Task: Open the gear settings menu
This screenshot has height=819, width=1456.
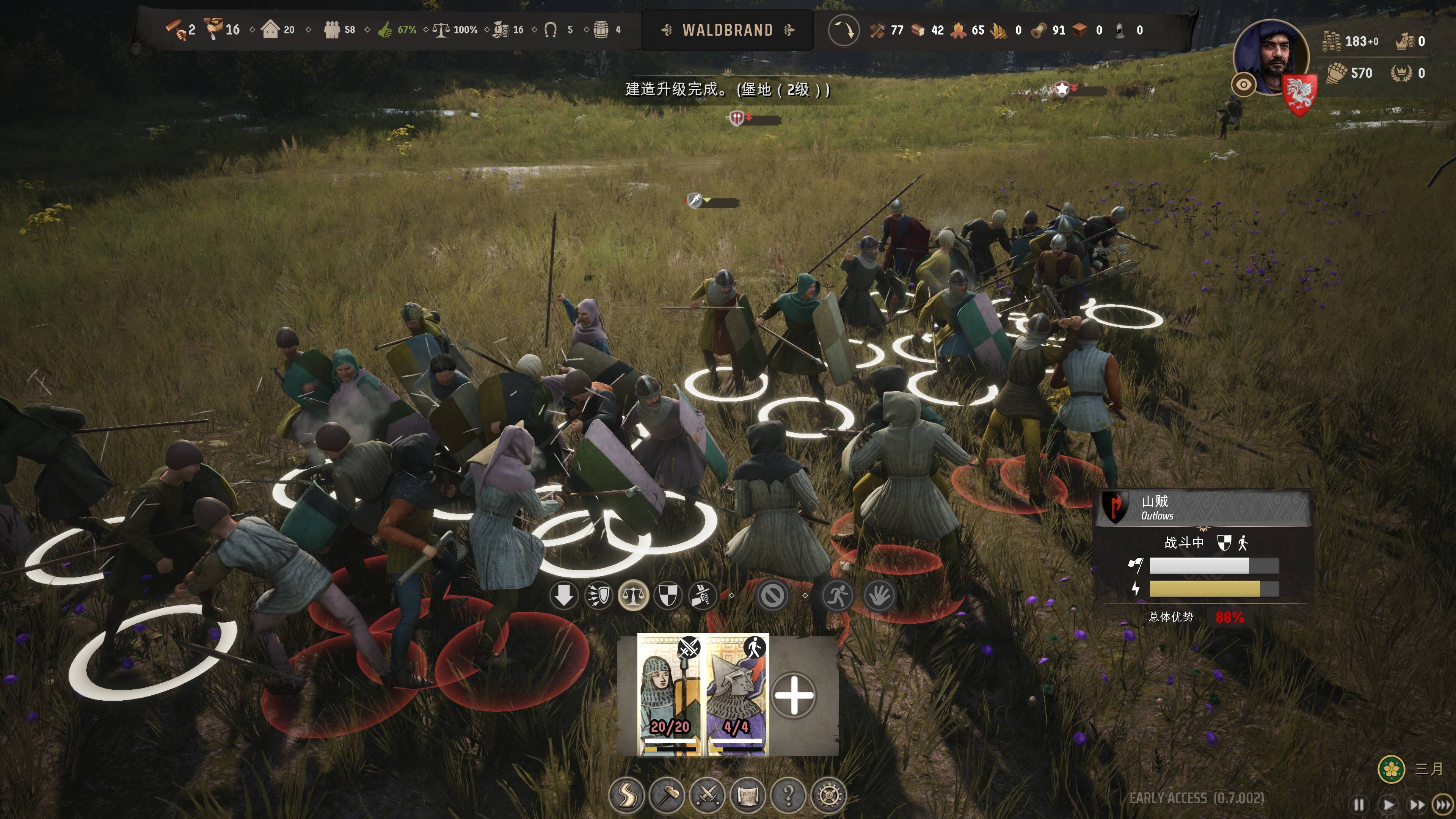Action: [x=828, y=795]
